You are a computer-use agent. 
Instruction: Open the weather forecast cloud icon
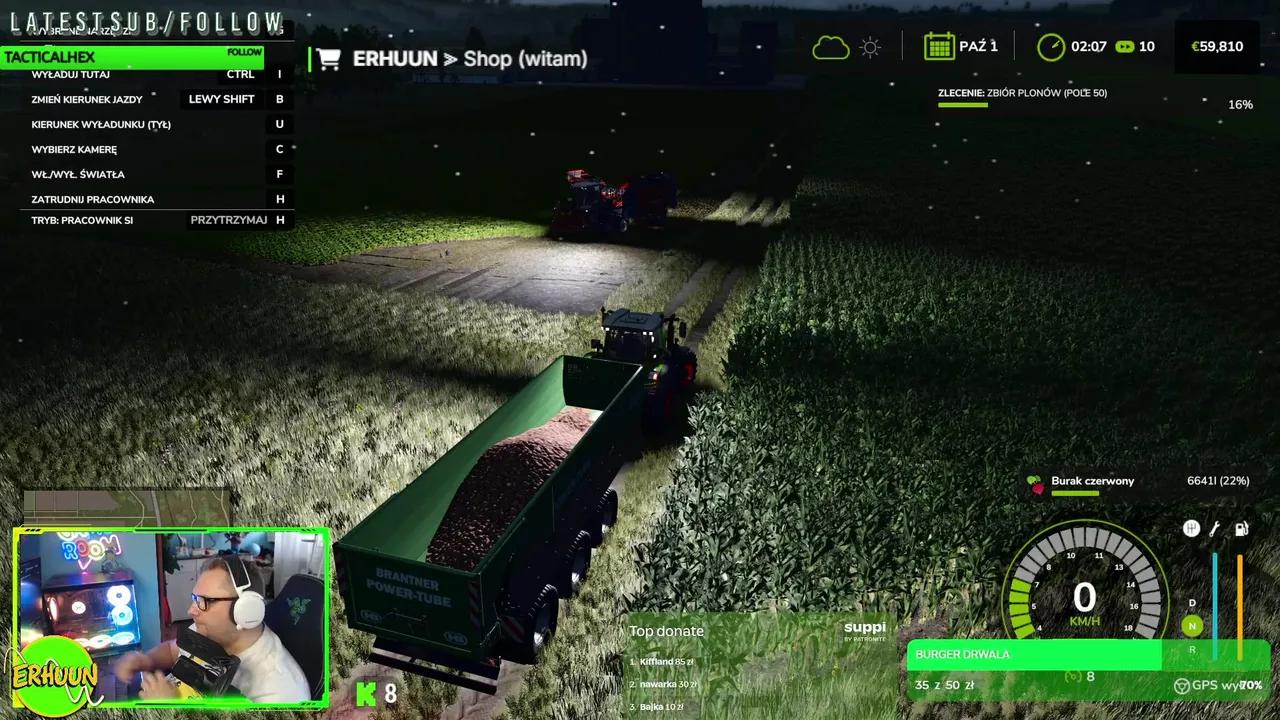[831, 46]
